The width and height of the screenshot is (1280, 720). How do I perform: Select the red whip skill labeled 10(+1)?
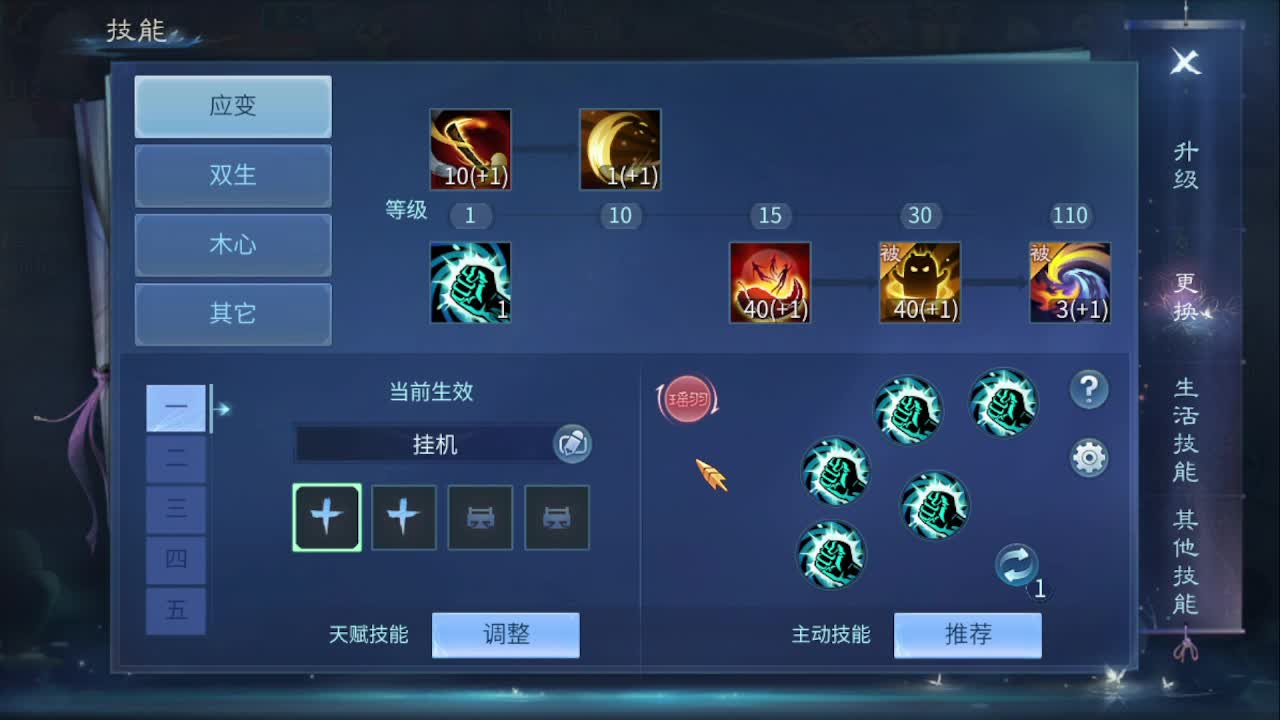pos(470,148)
